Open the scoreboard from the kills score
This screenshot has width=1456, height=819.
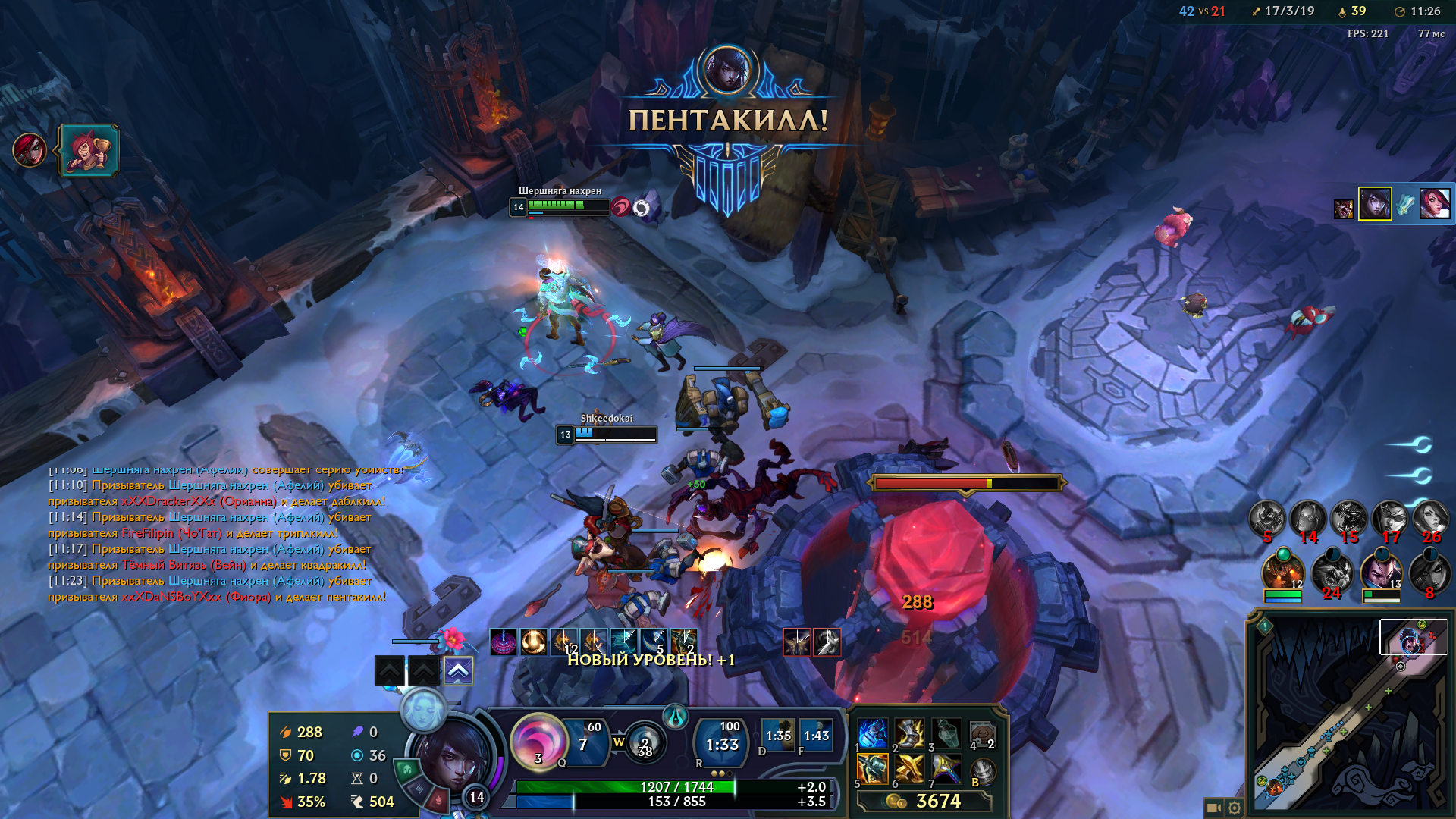[x=1202, y=11]
